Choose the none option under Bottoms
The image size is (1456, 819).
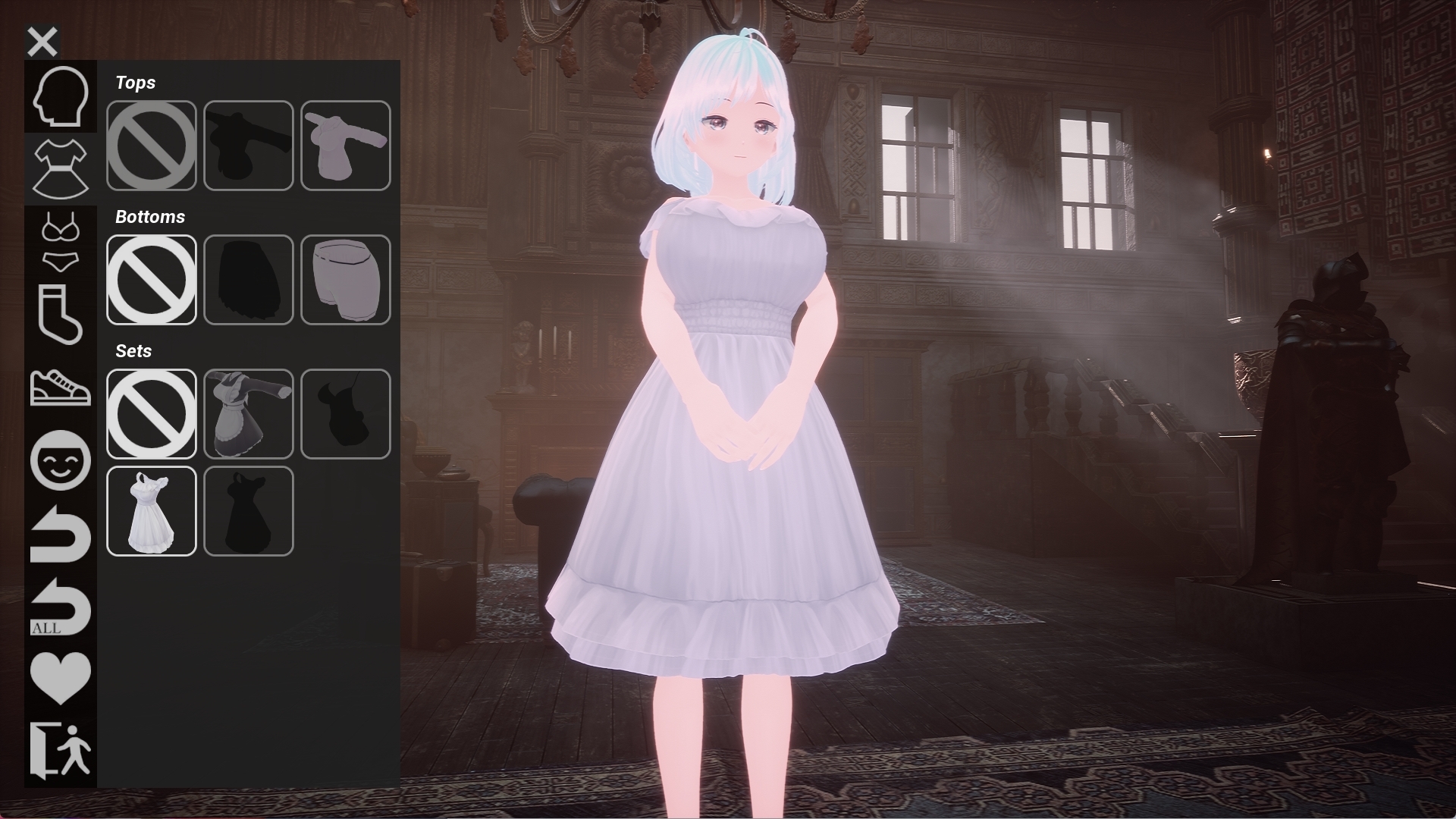152,280
